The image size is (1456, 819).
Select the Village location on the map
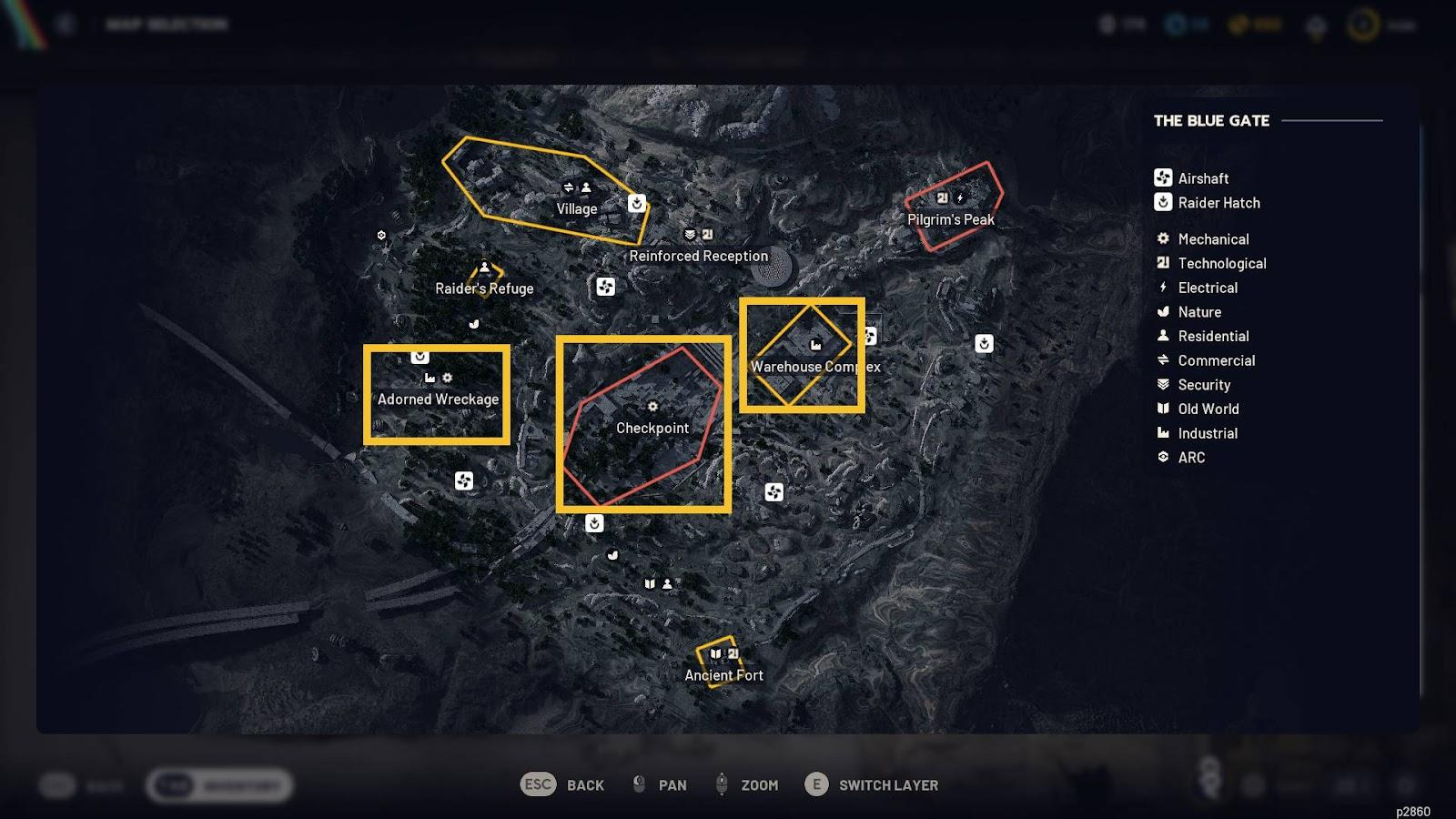click(577, 208)
